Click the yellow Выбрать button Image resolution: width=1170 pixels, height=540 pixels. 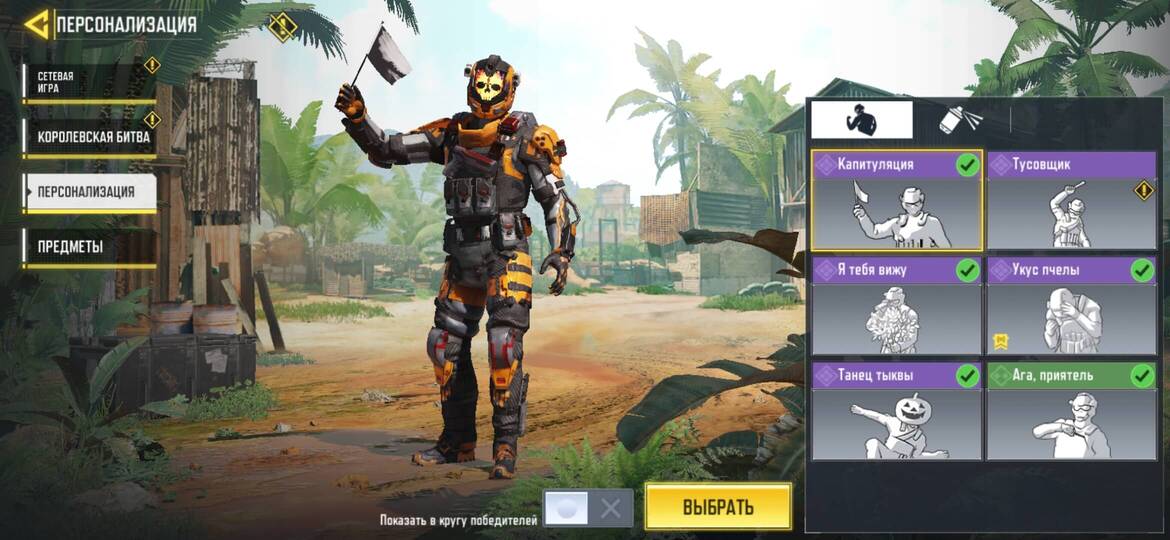pyautogui.click(x=717, y=506)
